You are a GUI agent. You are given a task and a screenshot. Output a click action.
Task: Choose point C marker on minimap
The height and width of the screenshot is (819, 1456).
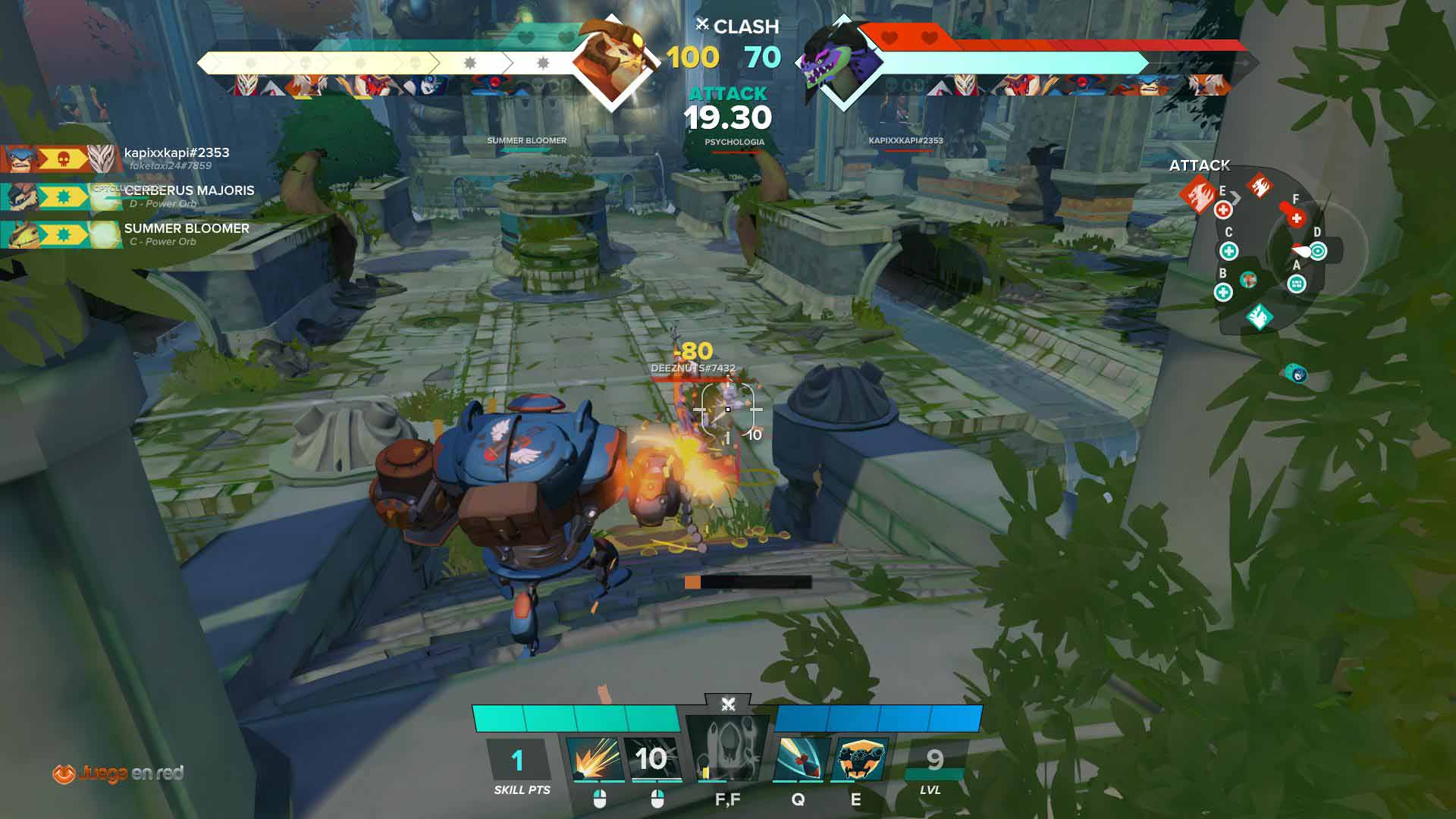click(1228, 251)
